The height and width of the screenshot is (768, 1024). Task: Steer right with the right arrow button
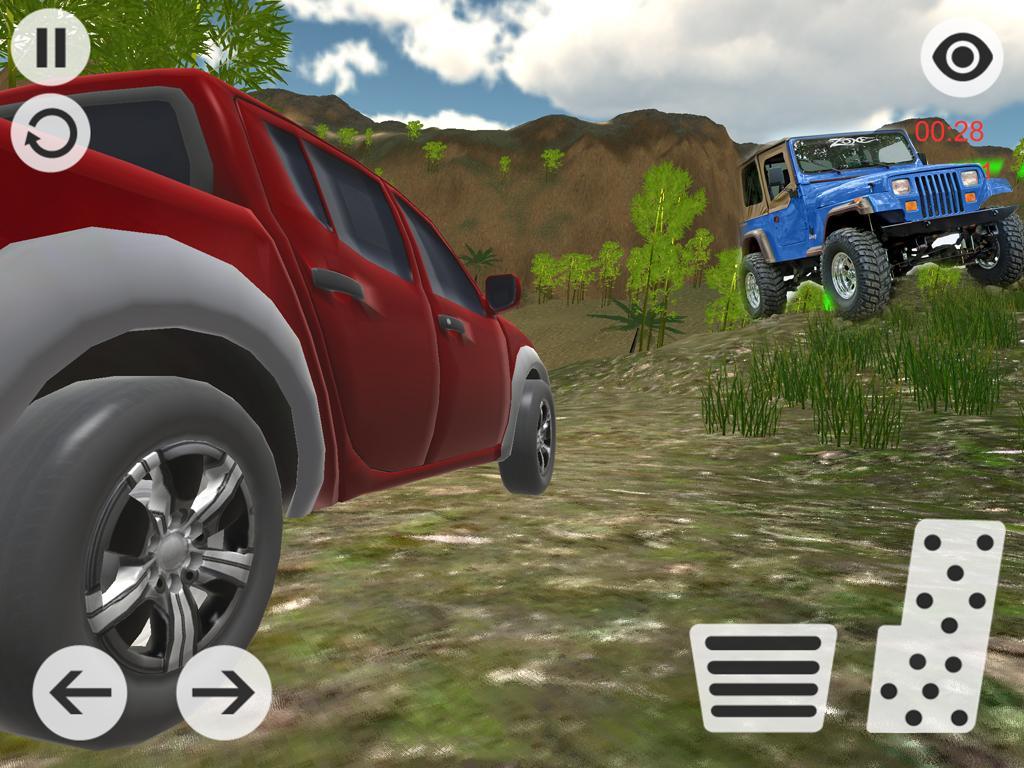point(223,692)
